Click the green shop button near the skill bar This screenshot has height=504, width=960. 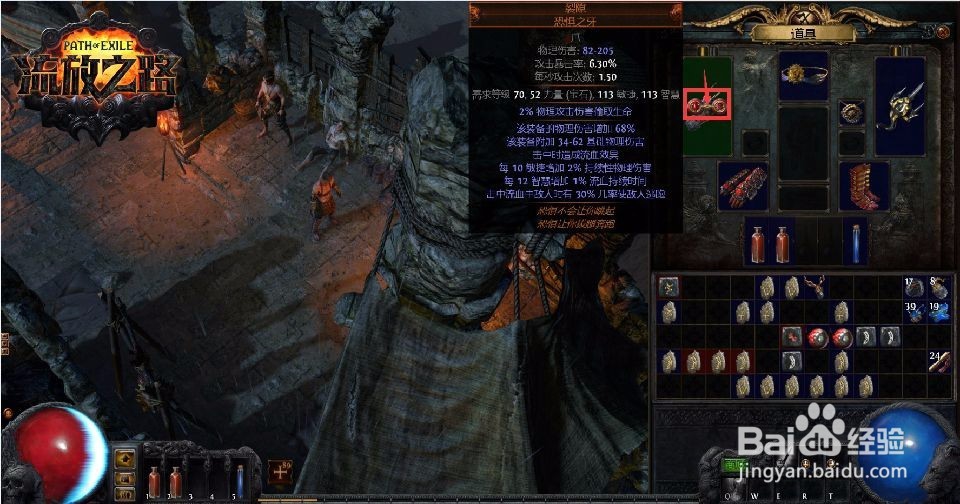point(735,466)
